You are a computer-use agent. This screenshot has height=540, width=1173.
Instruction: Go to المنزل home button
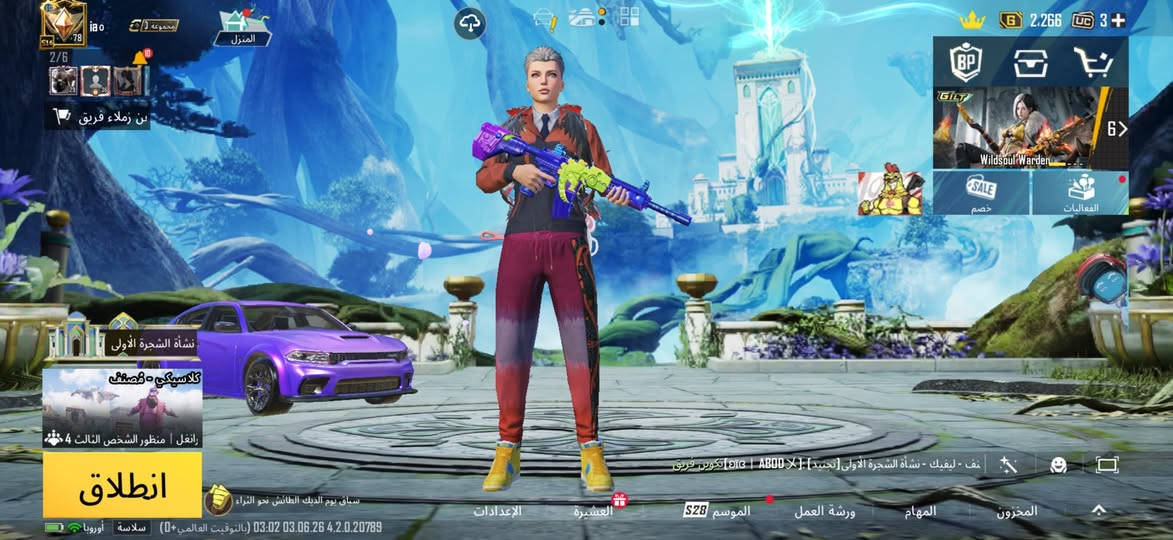[x=244, y=26]
